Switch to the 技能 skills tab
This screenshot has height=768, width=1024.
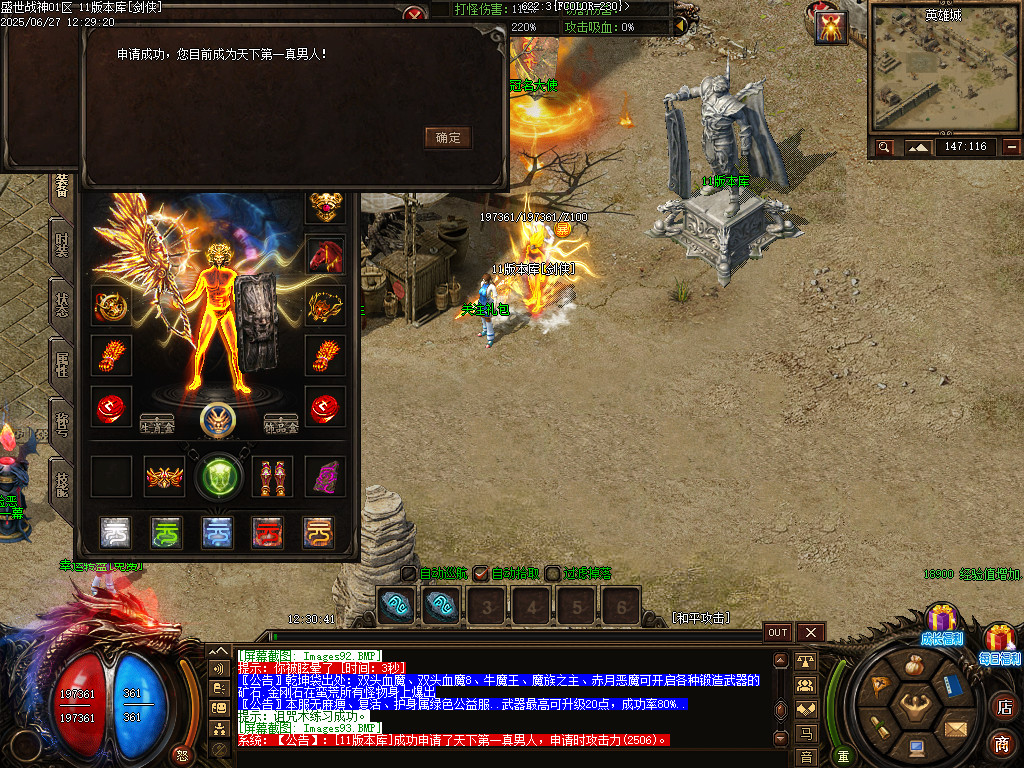click(x=62, y=486)
